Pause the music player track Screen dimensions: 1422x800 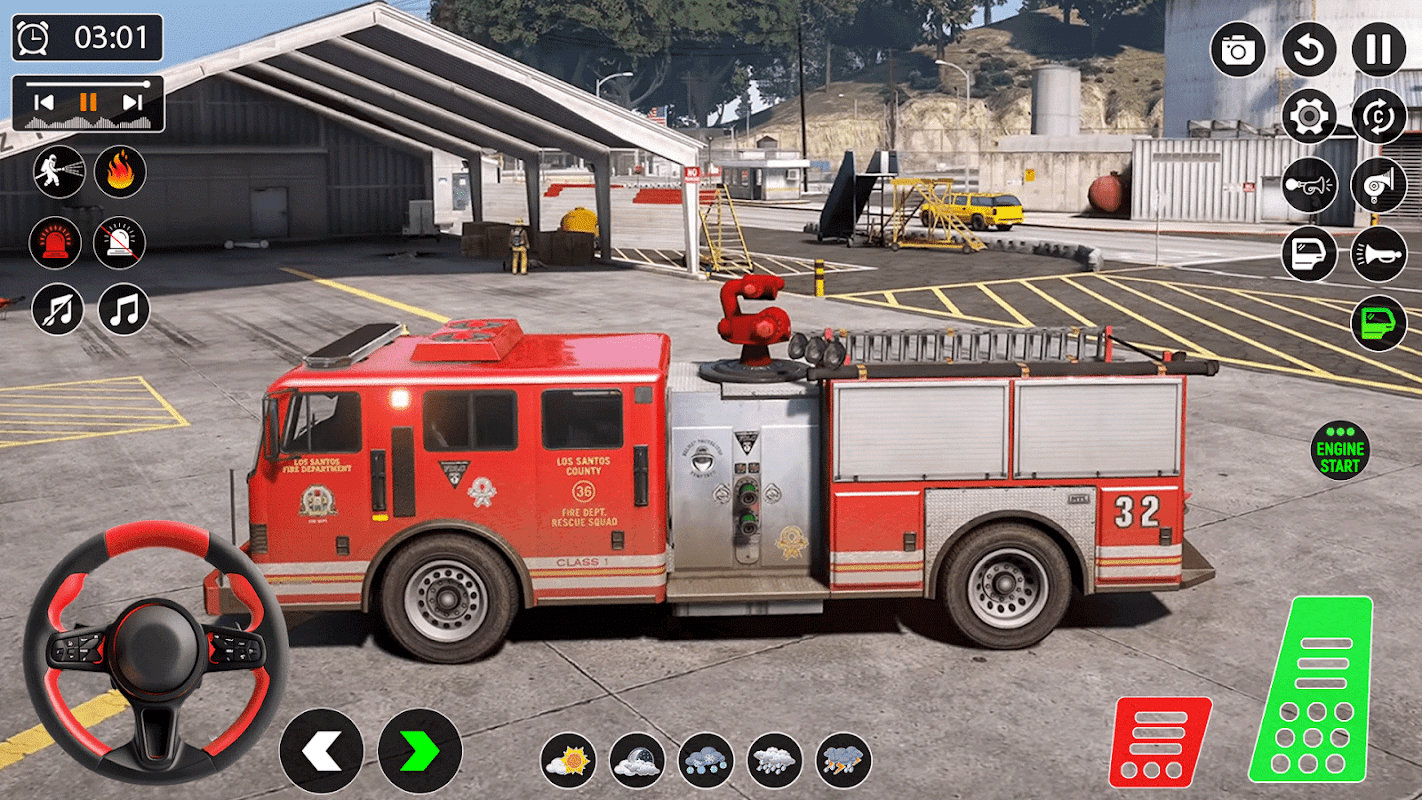89,102
